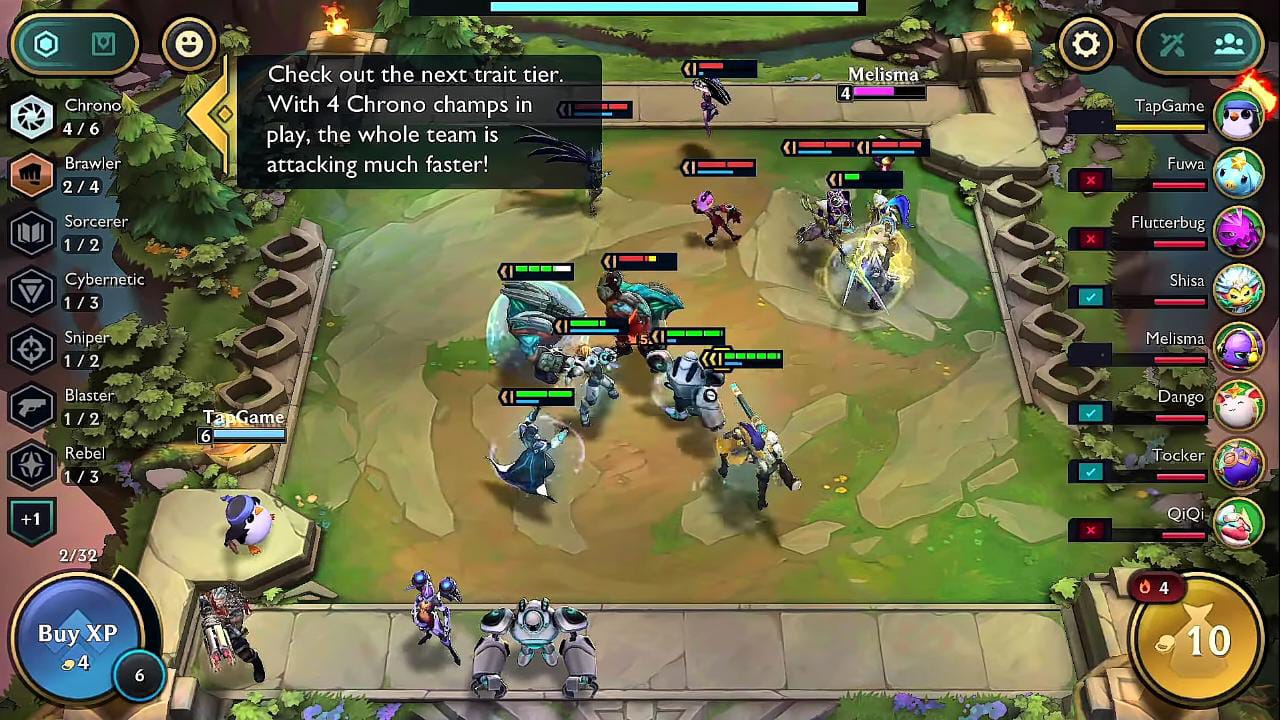Select the Brawler trait entry
The width and height of the screenshot is (1280, 720).
click(x=32, y=174)
